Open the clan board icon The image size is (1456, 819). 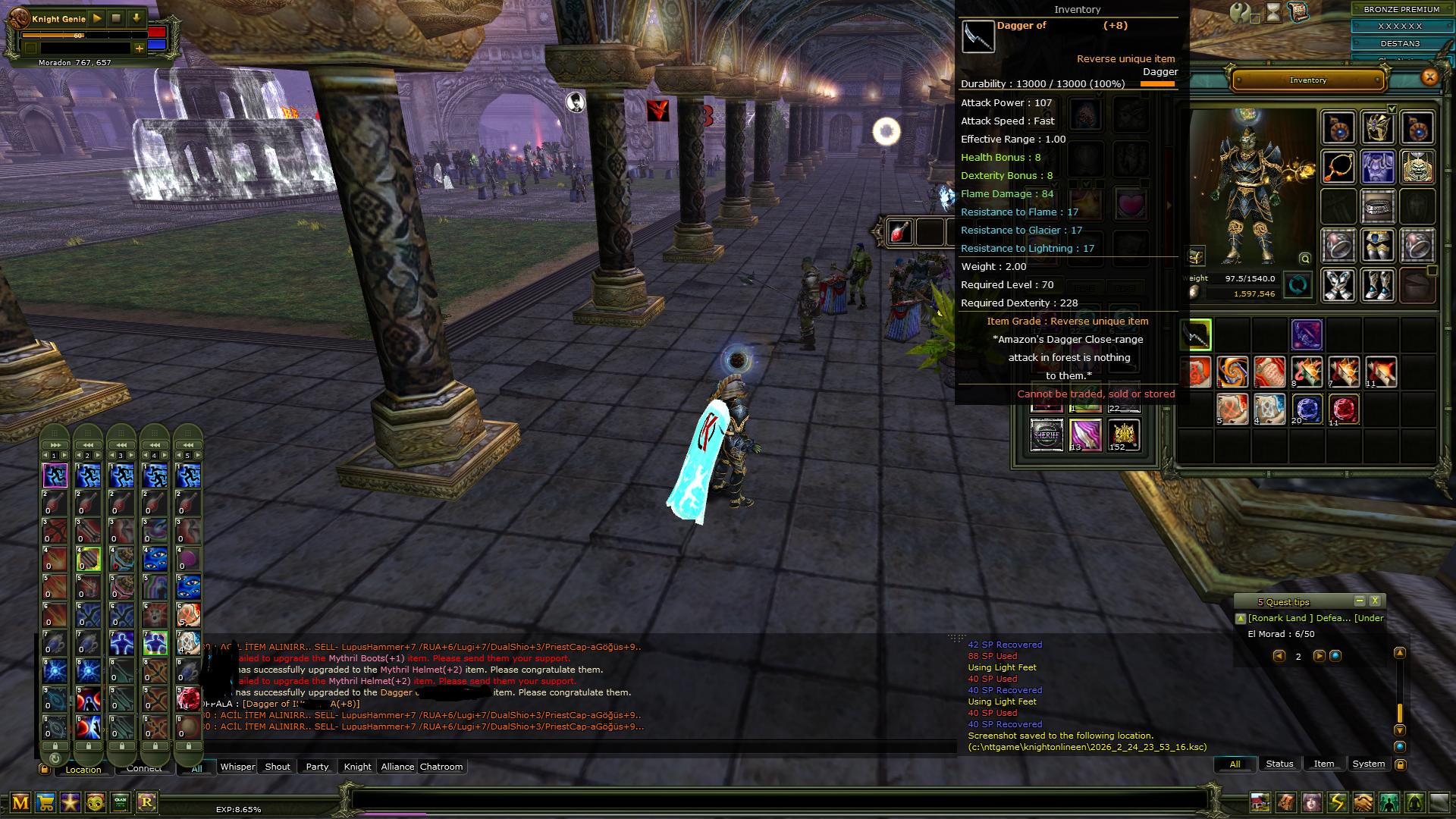121,802
